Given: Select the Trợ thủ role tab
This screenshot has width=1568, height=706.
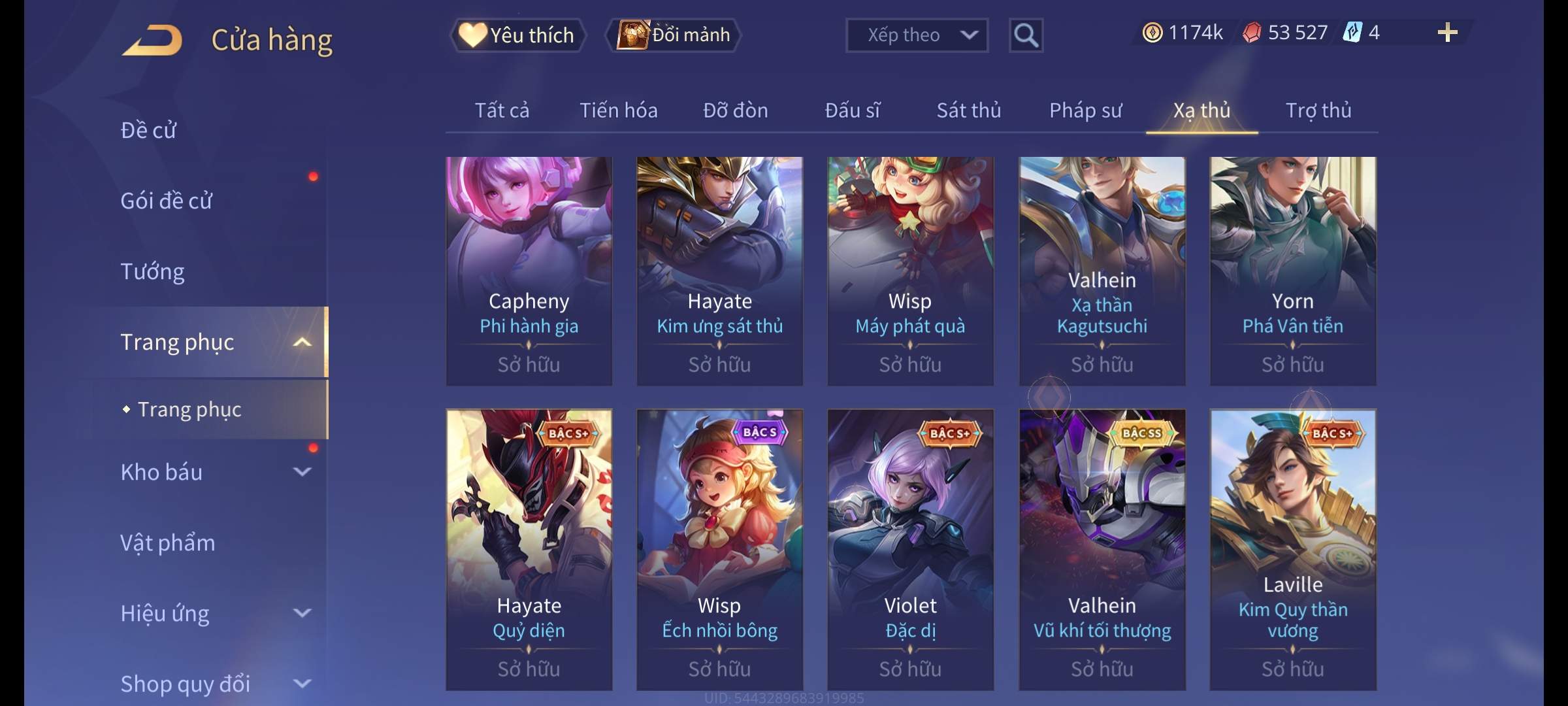Looking at the screenshot, I should coord(1318,110).
